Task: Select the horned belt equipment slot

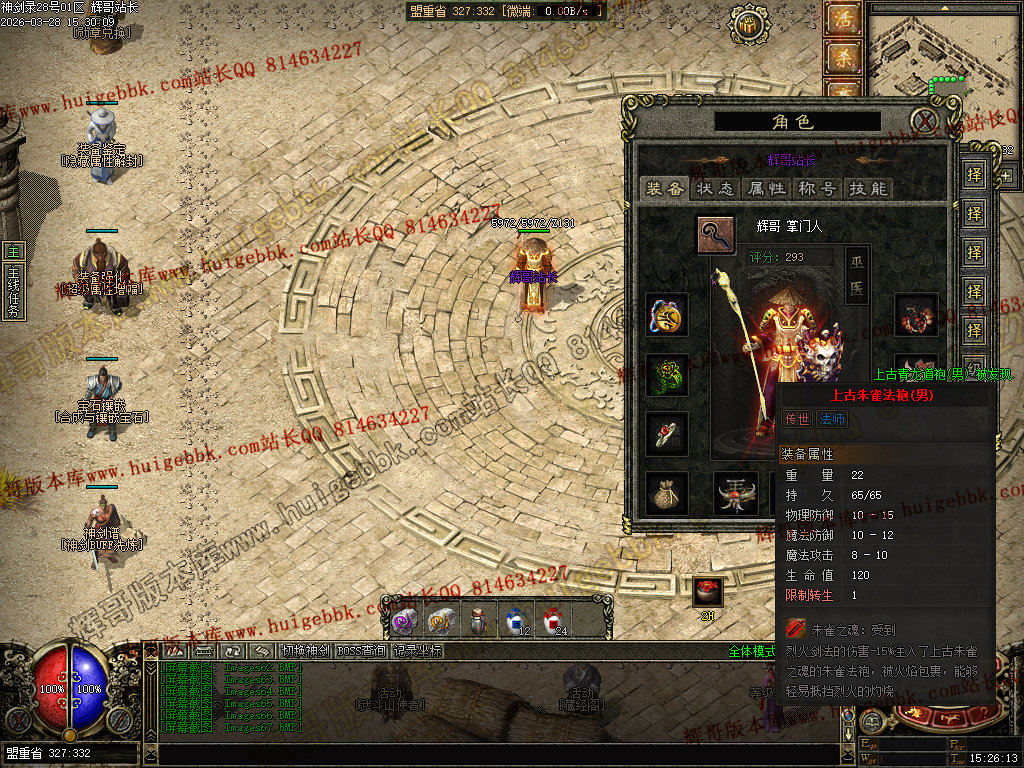Action: (735, 493)
